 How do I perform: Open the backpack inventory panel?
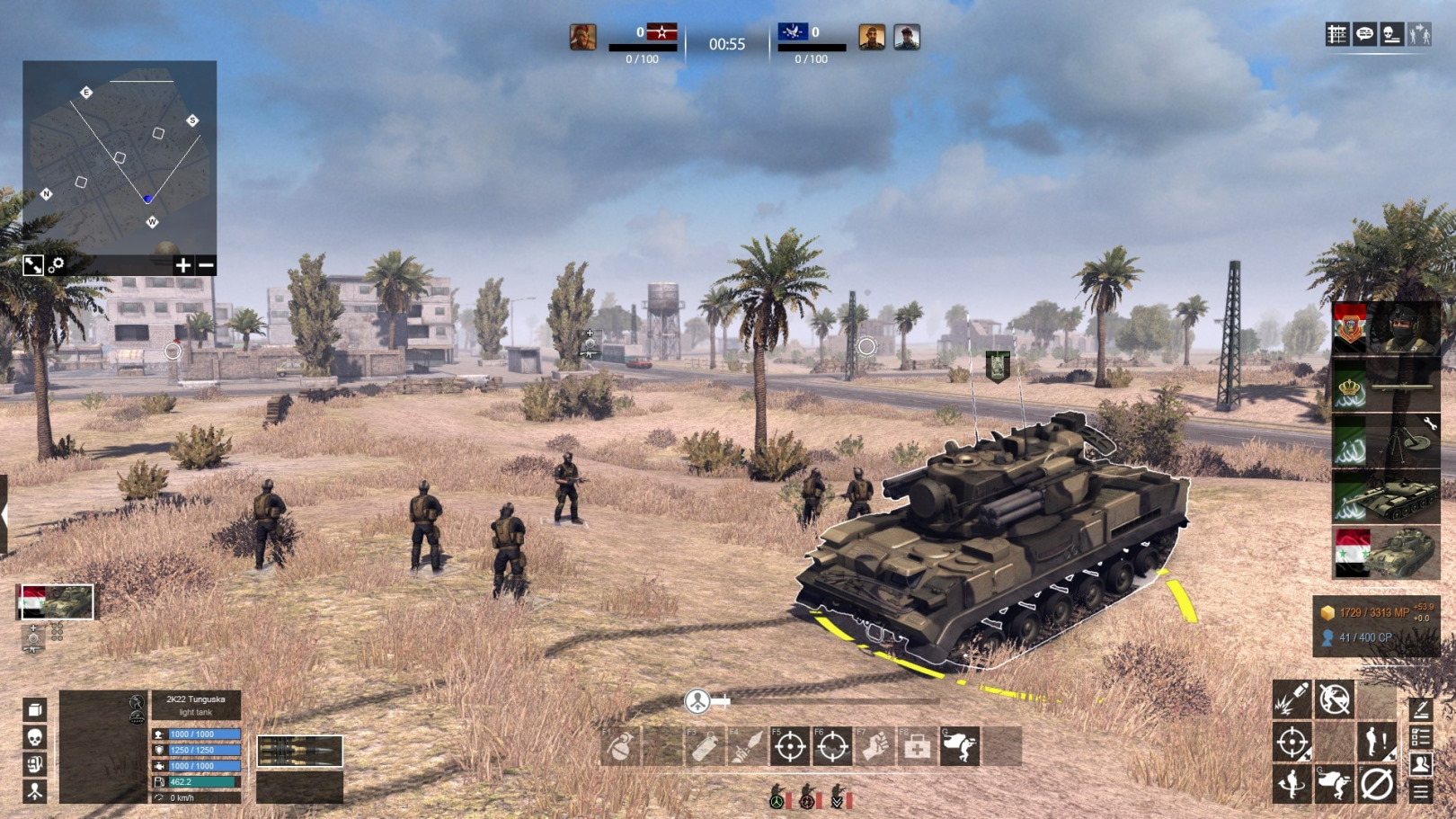35,764
